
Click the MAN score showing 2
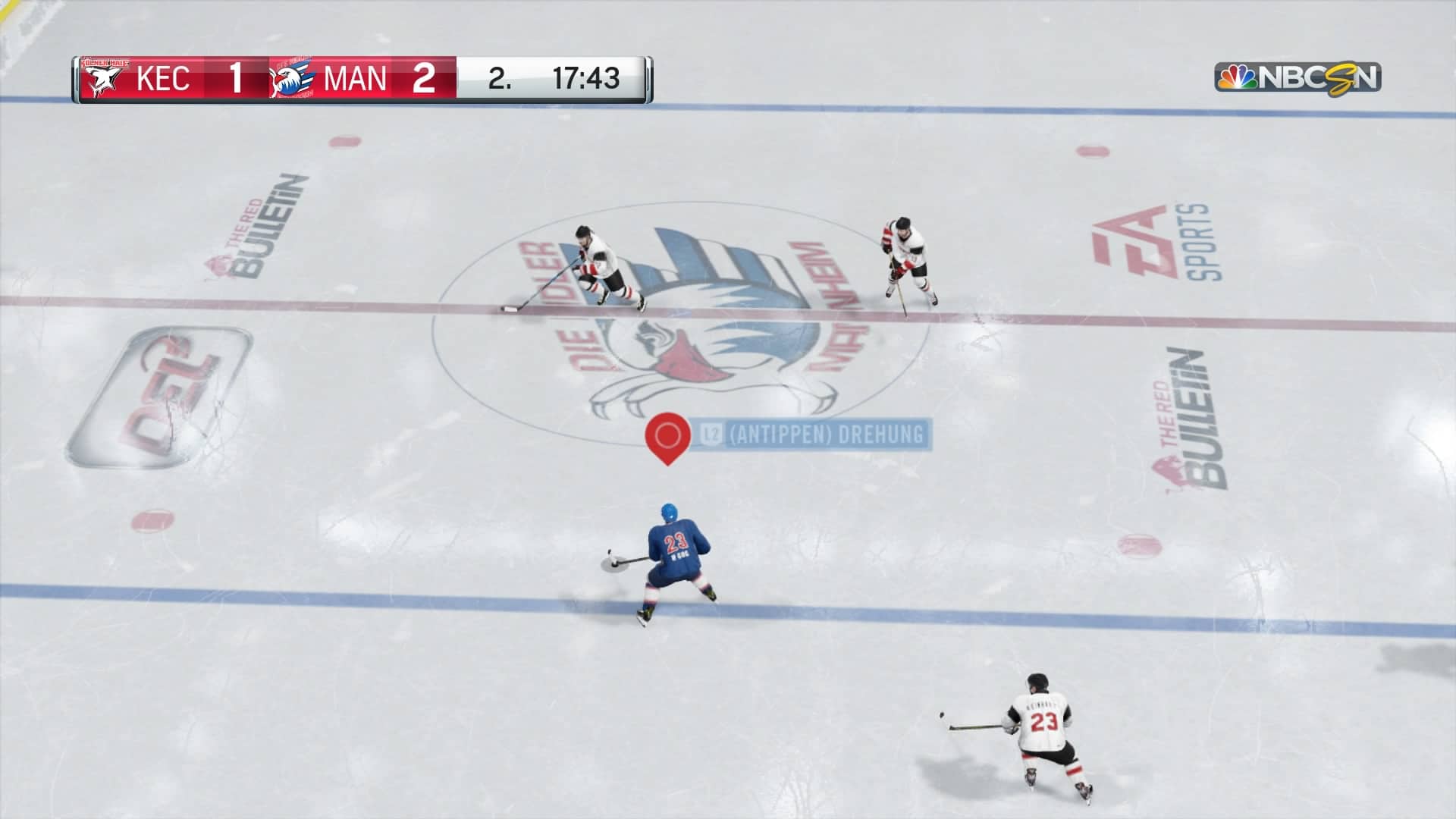(425, 78)
